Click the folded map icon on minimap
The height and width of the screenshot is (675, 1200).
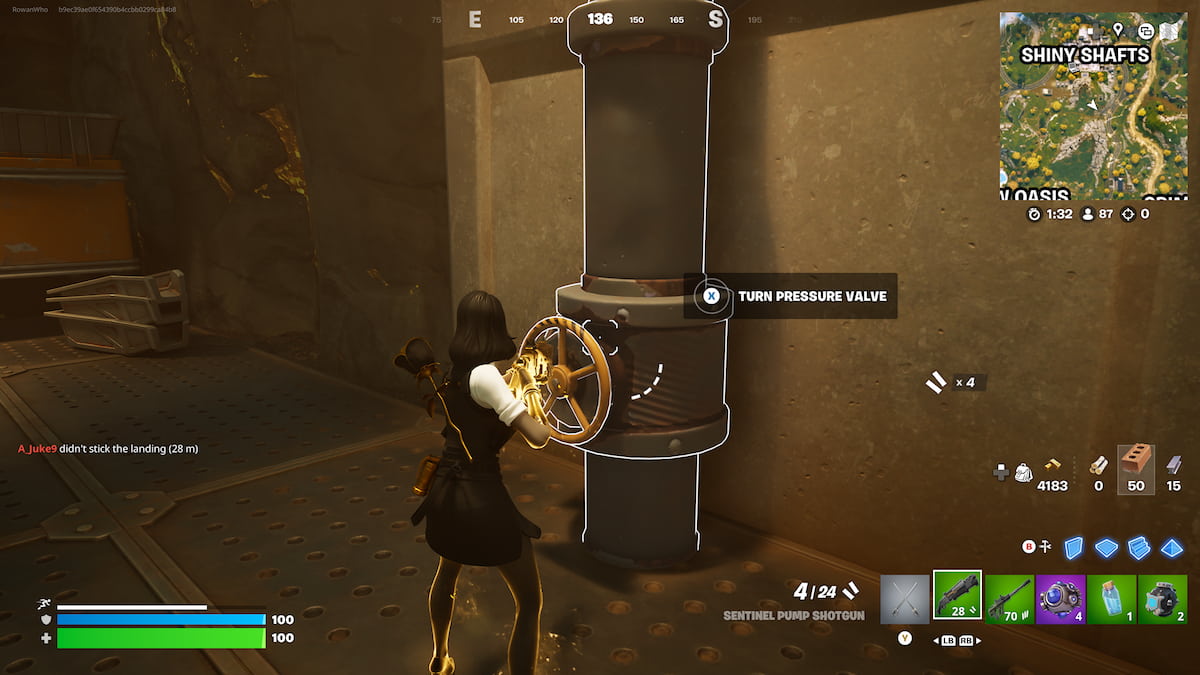point(1169,31)
